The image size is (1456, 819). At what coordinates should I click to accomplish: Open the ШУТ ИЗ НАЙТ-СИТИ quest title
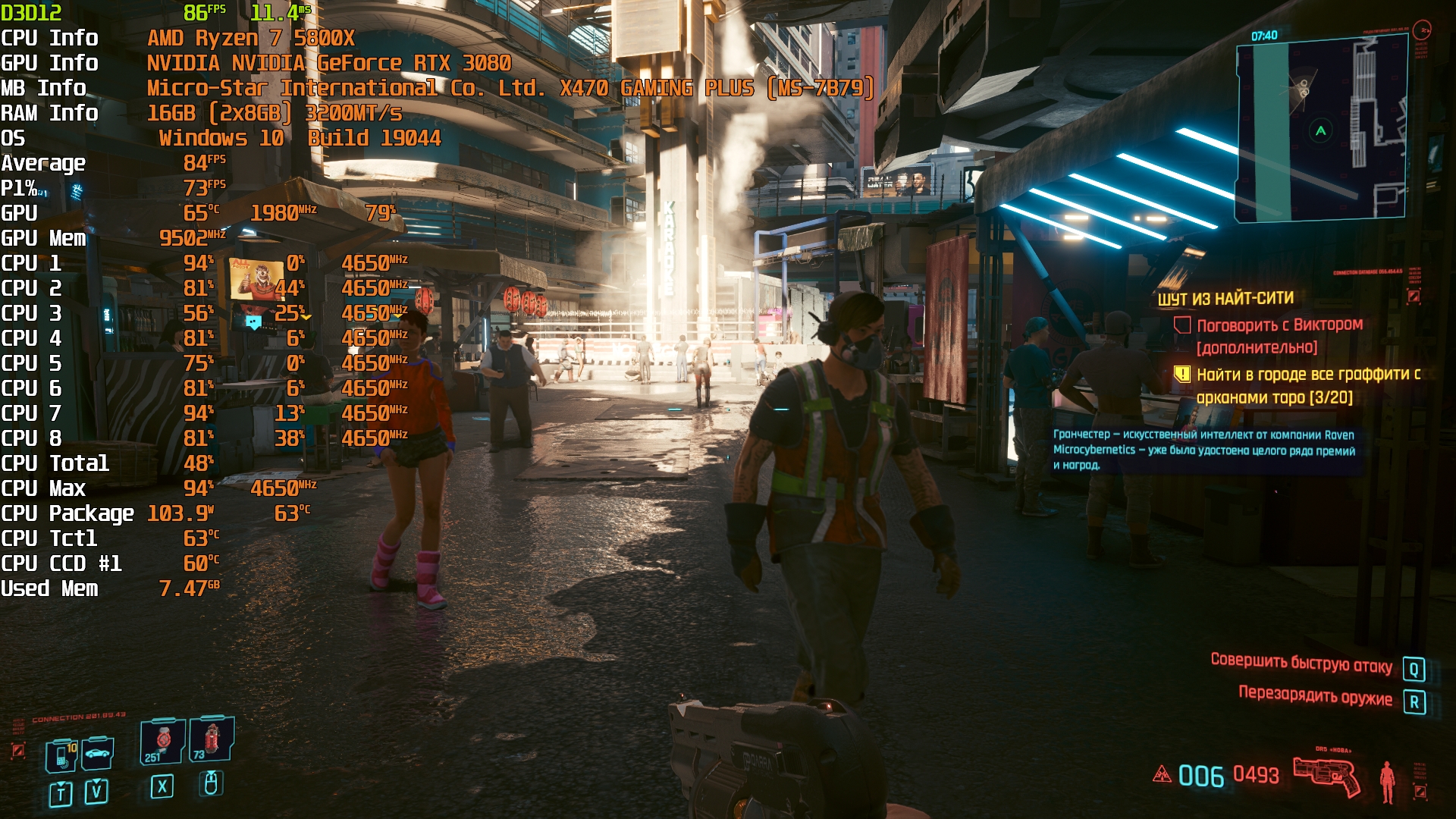click(x=1225, y=299)
